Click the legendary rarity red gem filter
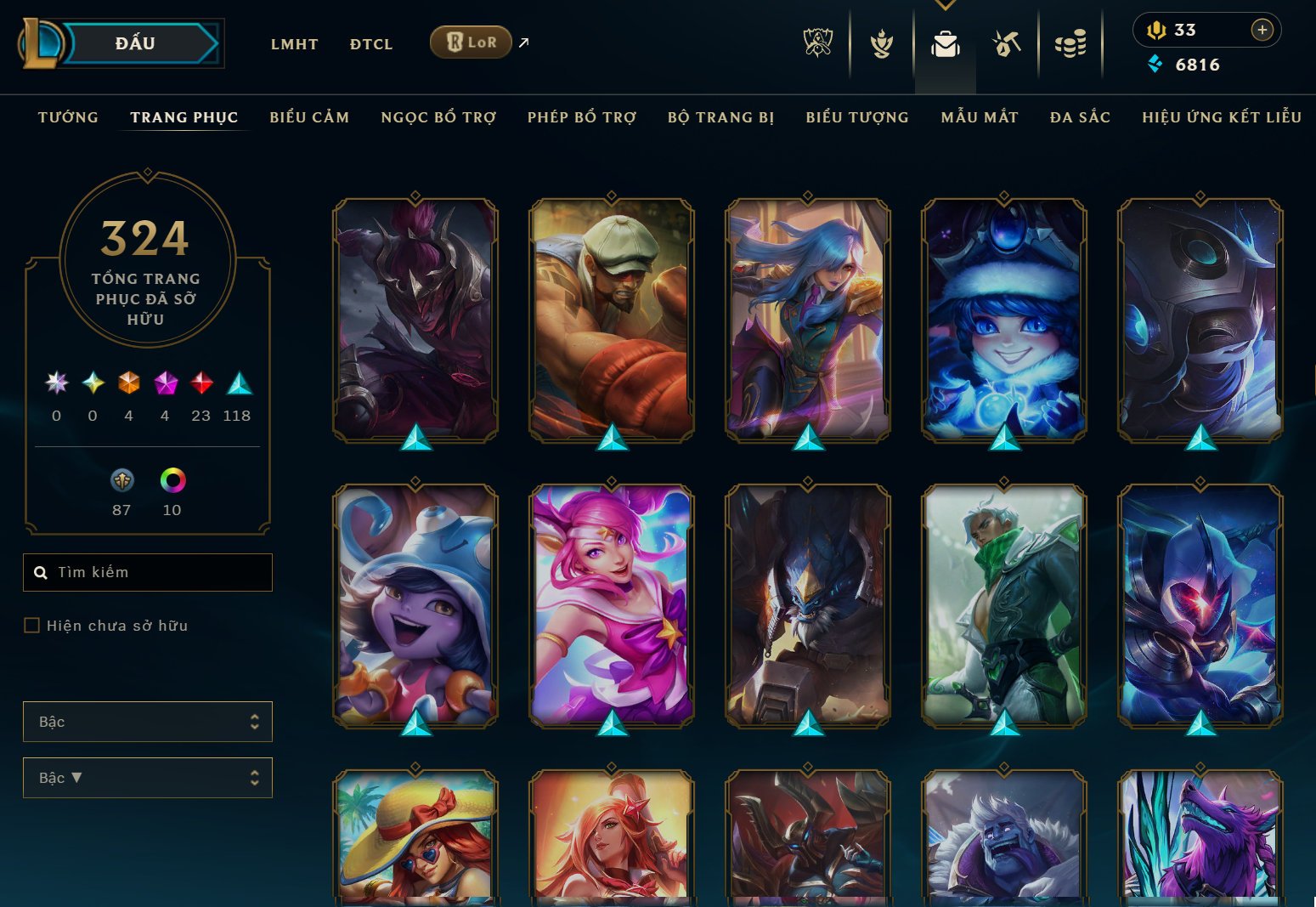Viewport: 1316px width, 907px height. [x=201, y=383]
